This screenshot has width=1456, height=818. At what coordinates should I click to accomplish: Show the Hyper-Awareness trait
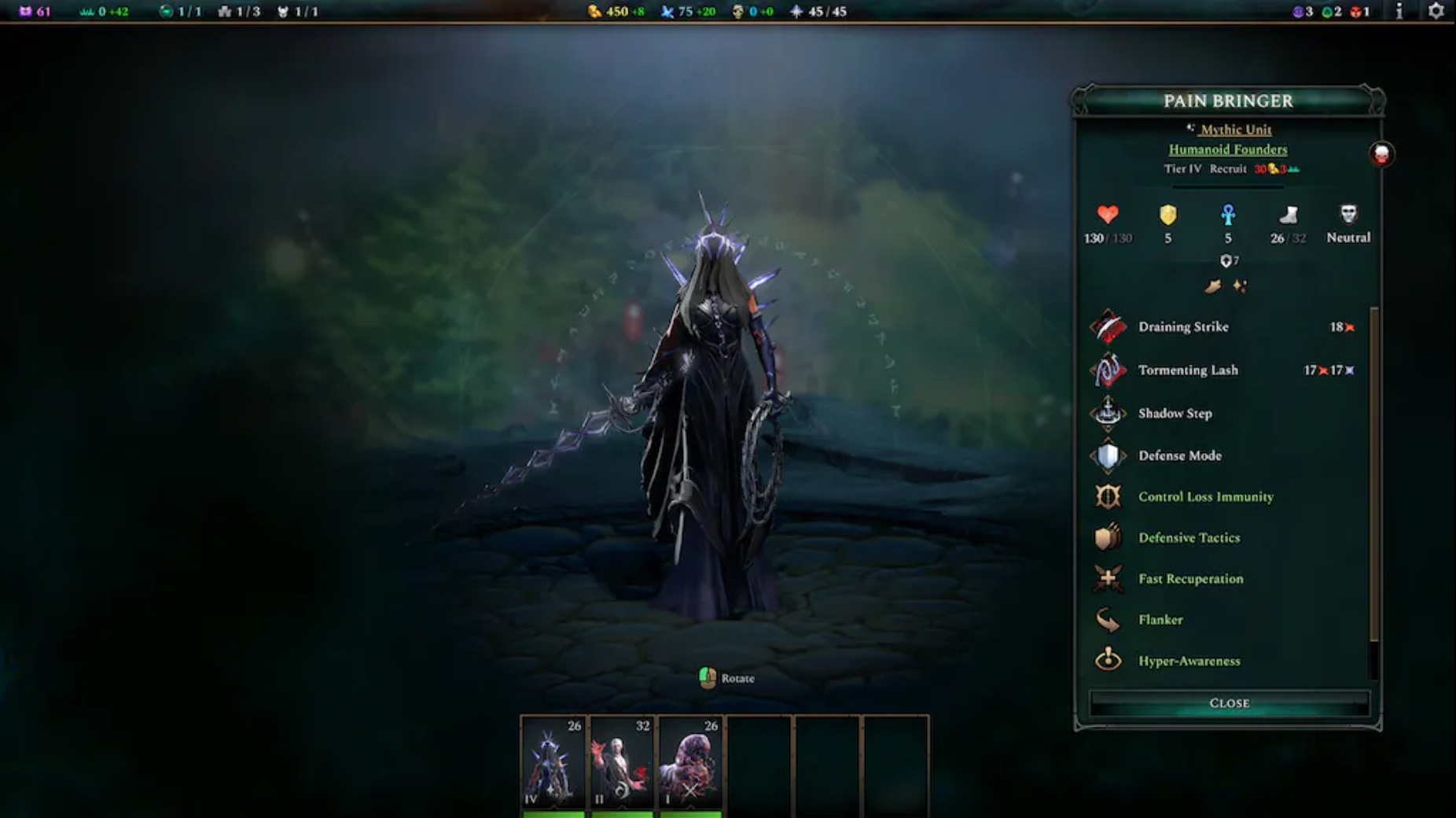1189,661
